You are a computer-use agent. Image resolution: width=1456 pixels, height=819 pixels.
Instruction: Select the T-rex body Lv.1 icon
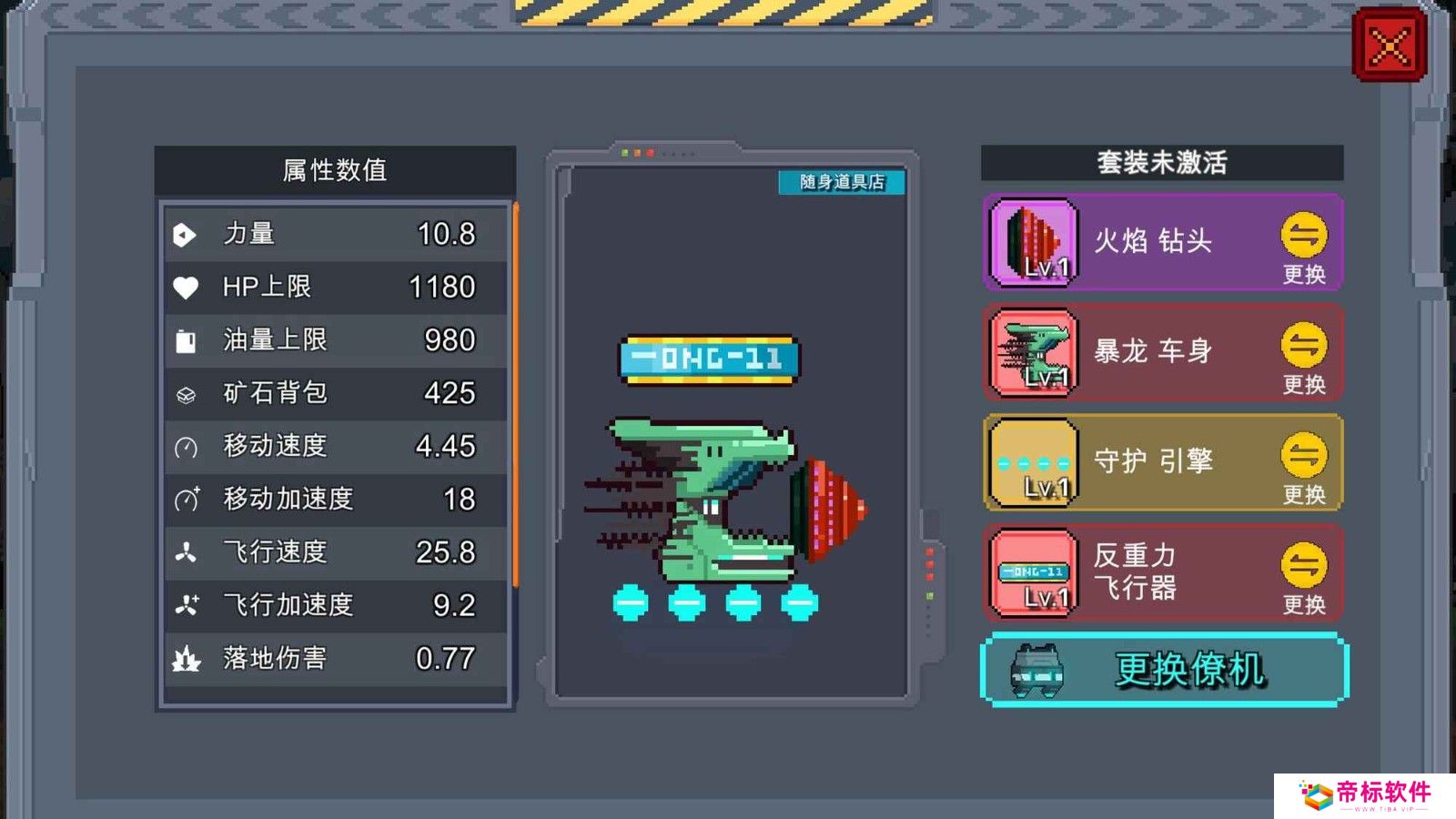click(x=1034, y=353)
